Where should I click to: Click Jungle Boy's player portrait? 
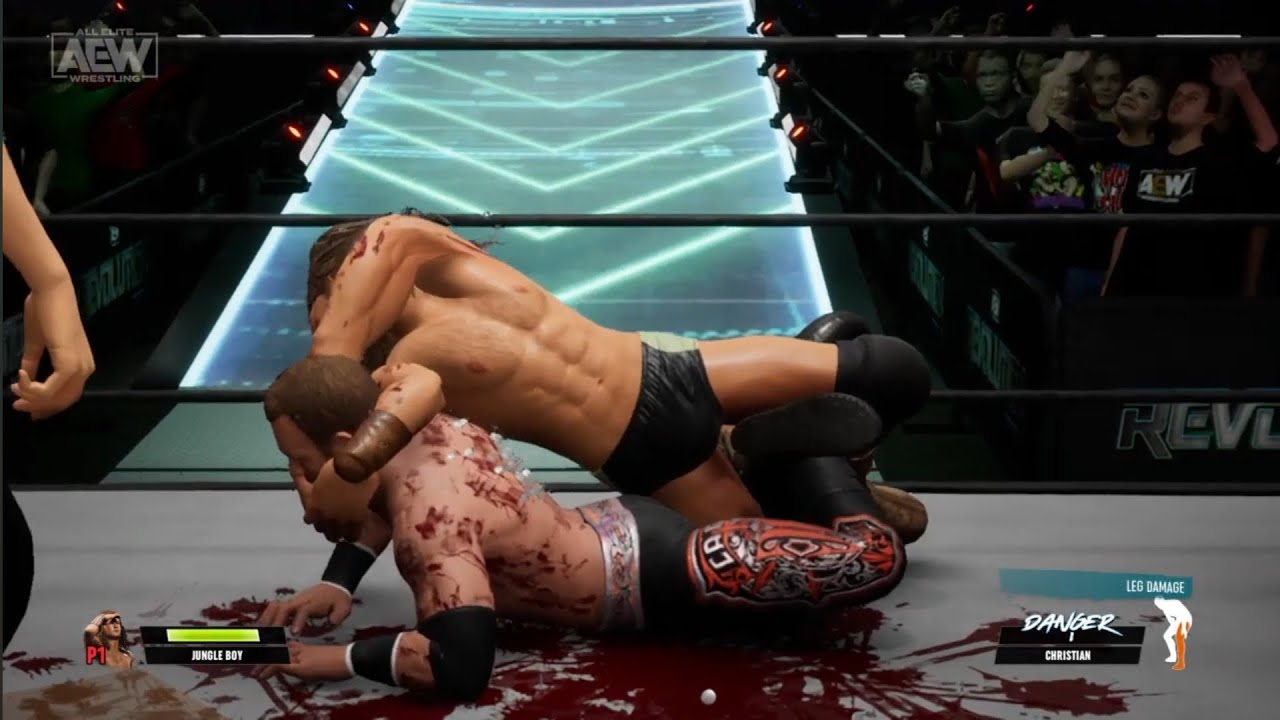tap(110, 638)
